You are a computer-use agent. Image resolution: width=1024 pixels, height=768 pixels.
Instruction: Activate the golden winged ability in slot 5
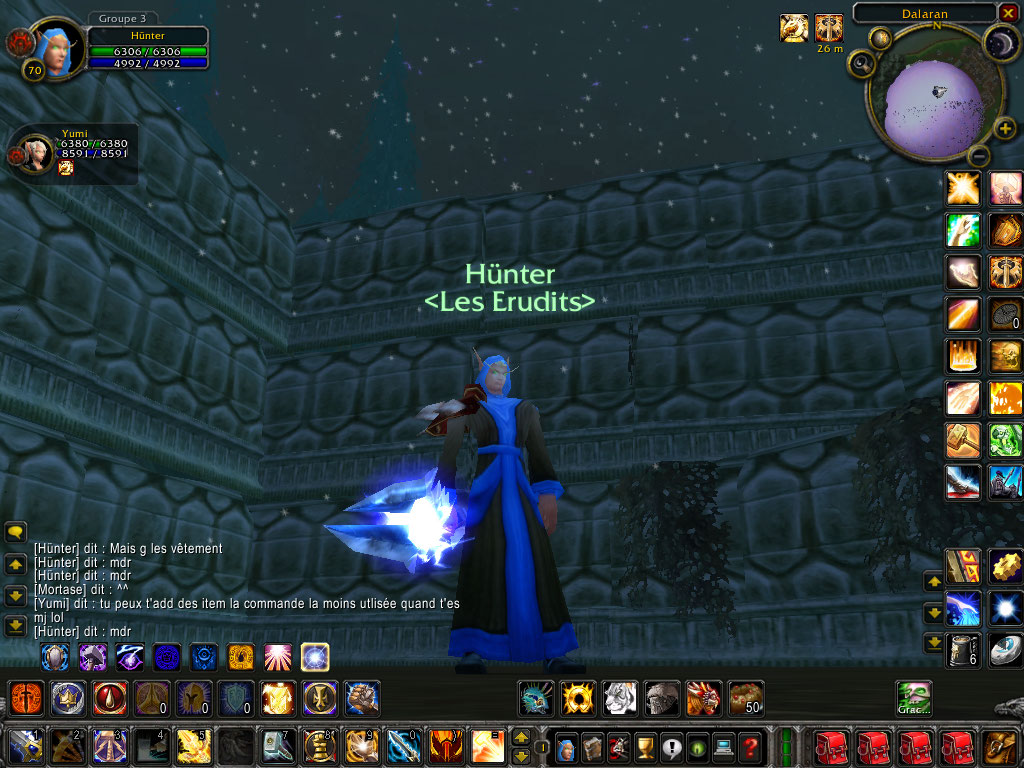pos(193,746)
